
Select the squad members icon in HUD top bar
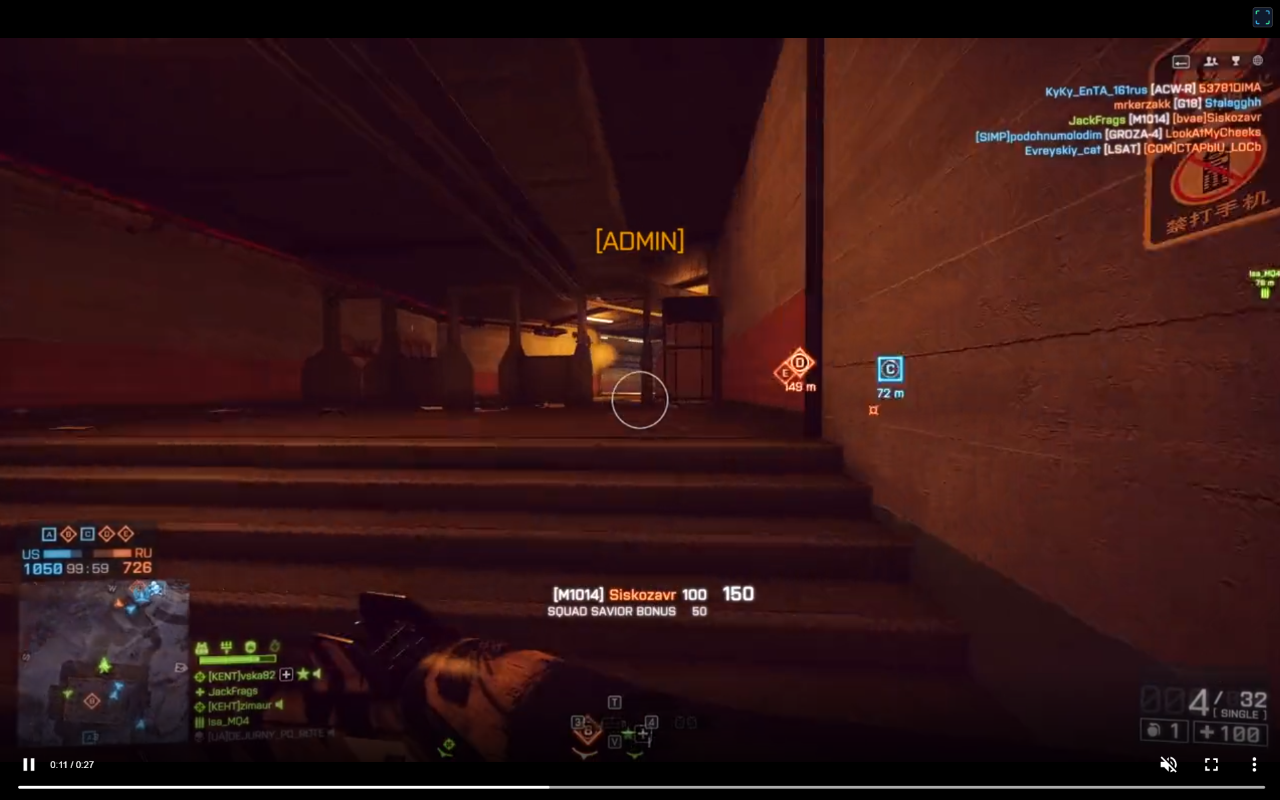tap(1211, 61)
